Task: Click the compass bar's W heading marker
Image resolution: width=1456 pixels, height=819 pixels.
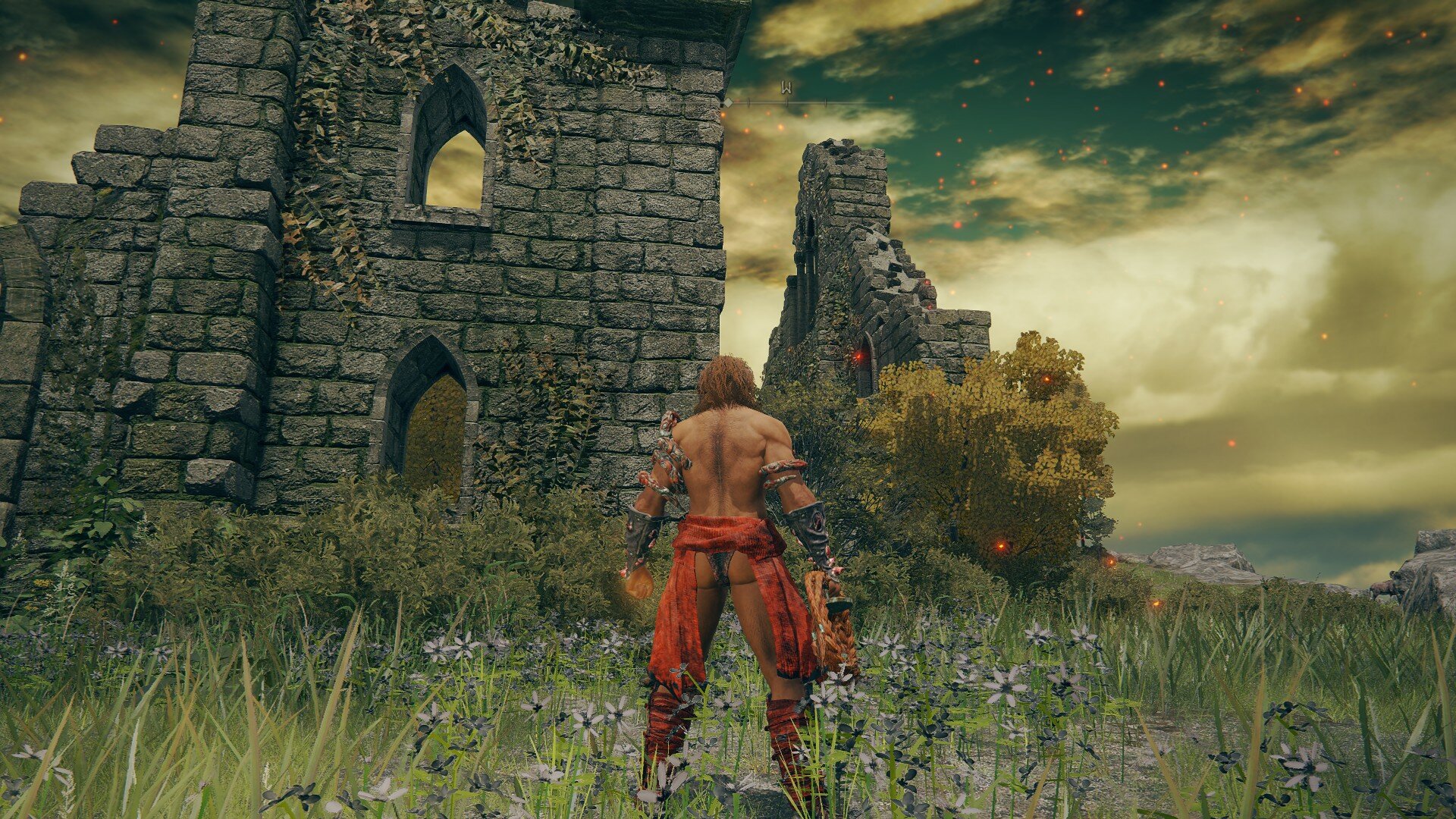Action: (786, 89)
